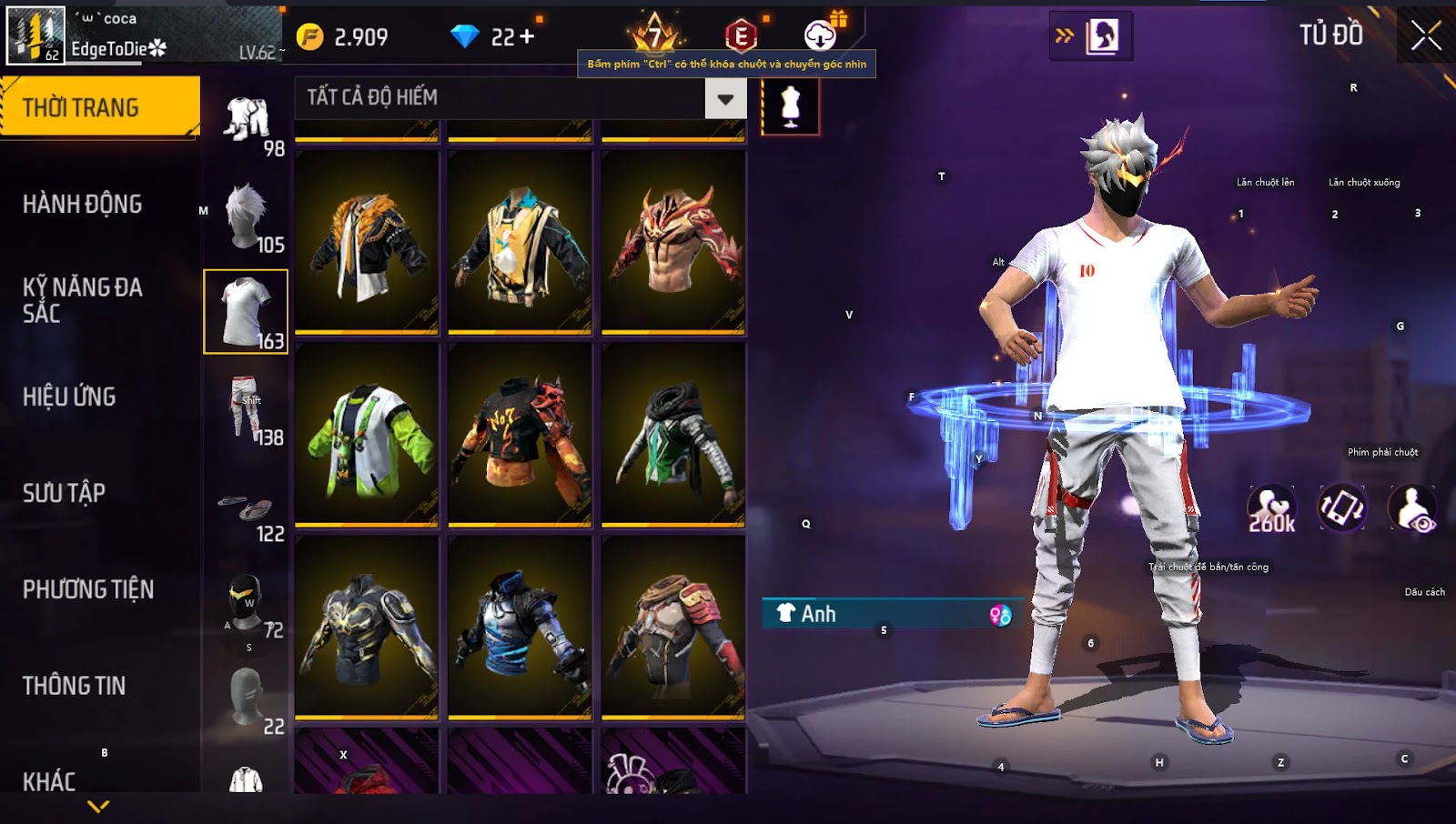This screenshot has width=1456, height=824.
Task: Open the rarity filter dropdown arrow
Action: [725, 99]
